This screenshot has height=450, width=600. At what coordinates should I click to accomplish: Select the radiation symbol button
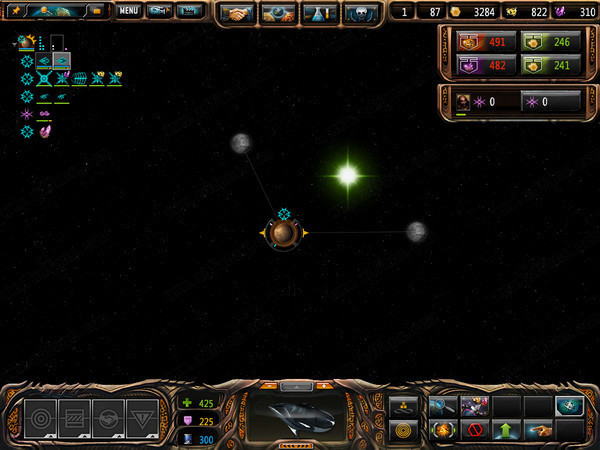[x=405, y=405]
